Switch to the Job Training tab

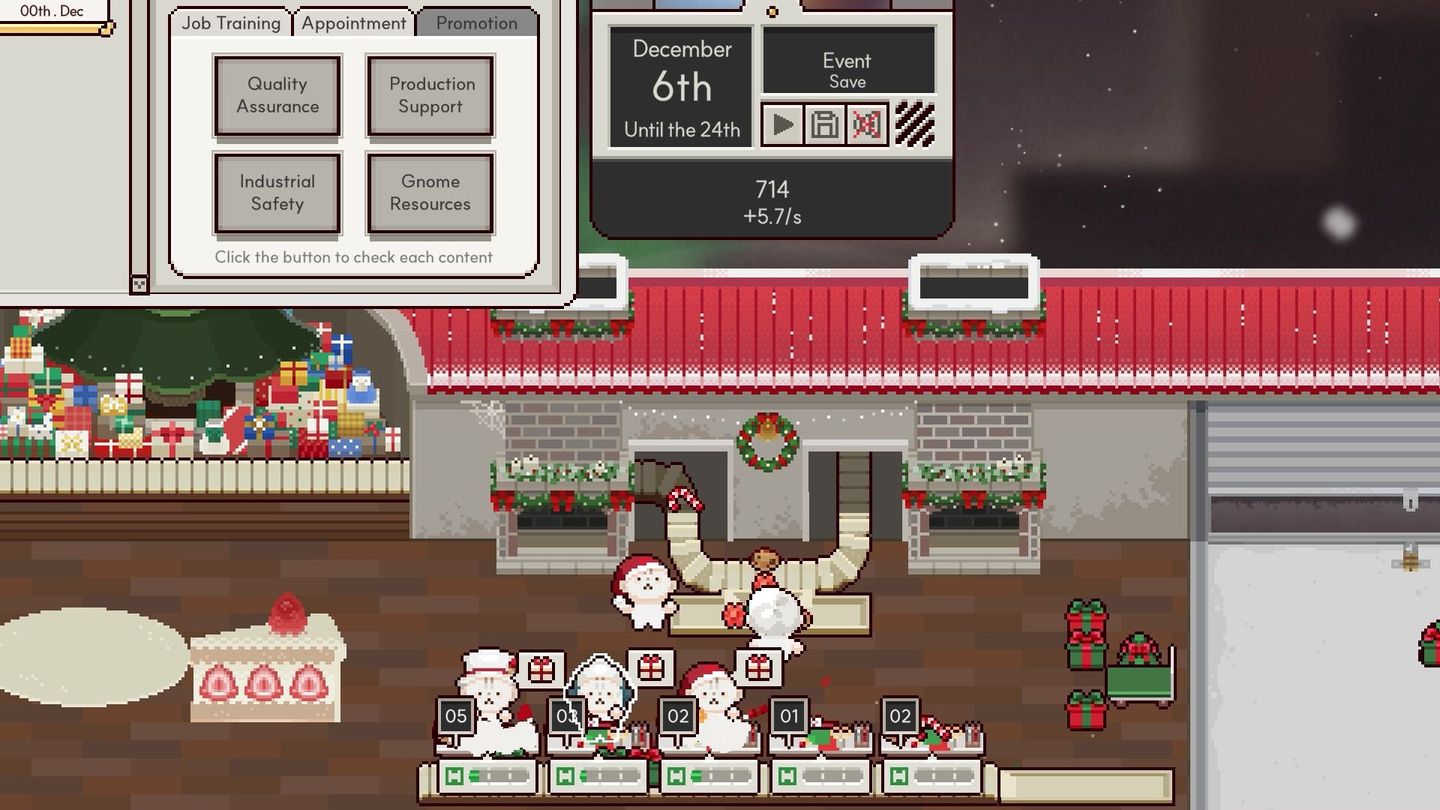pyautogui.click(x=230, y=22)
